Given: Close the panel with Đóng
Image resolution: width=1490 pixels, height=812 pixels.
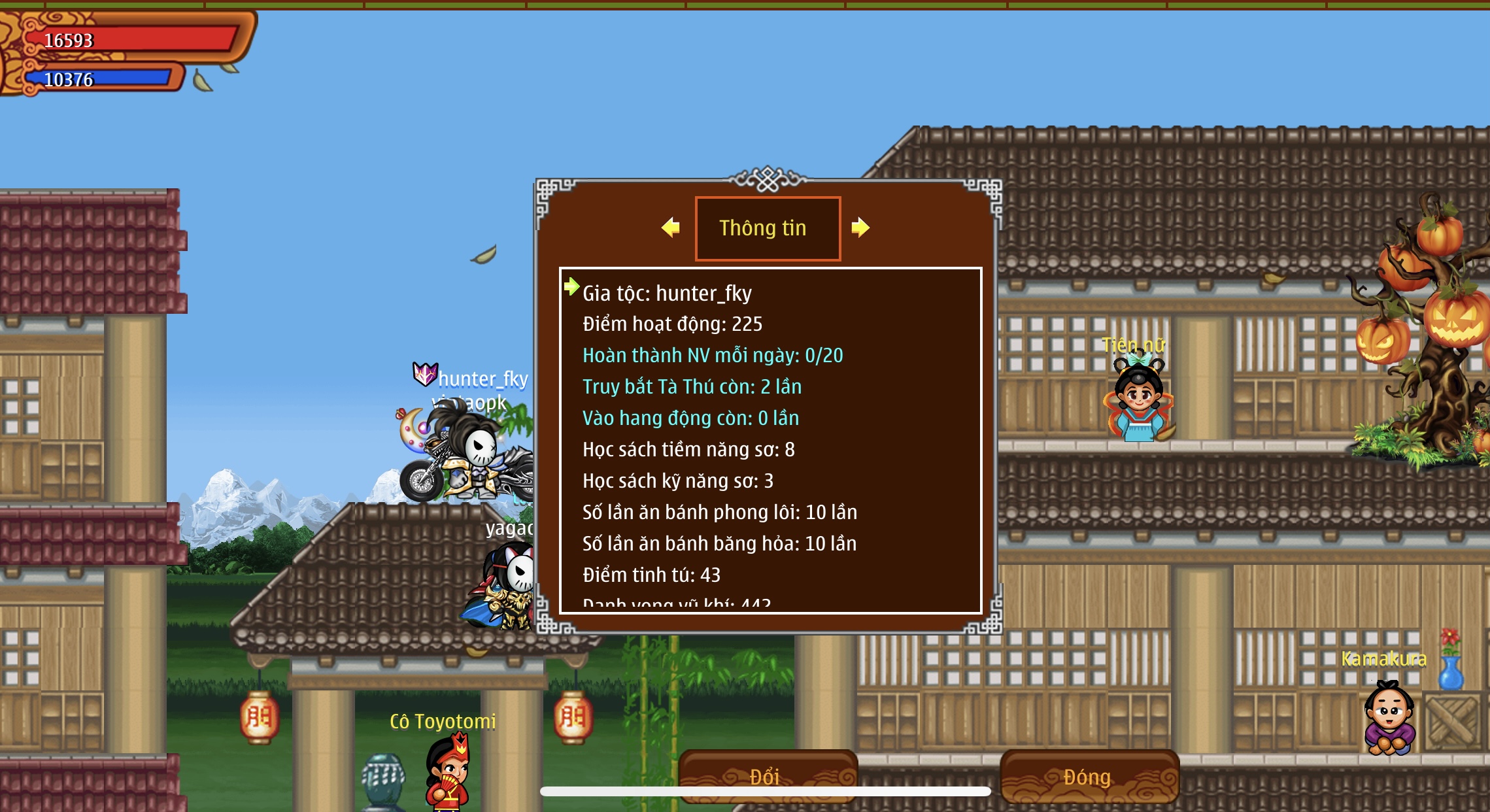Looking at the screenshot, I should click(x=1089, y=775).
